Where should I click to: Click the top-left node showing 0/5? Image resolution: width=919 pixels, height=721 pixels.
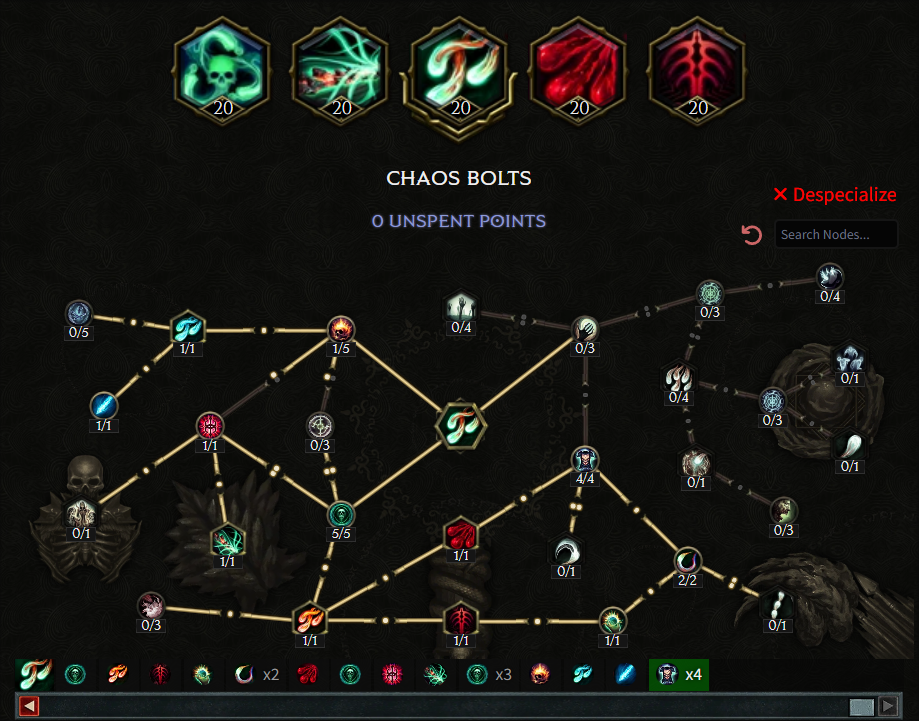tap(80, 313)
